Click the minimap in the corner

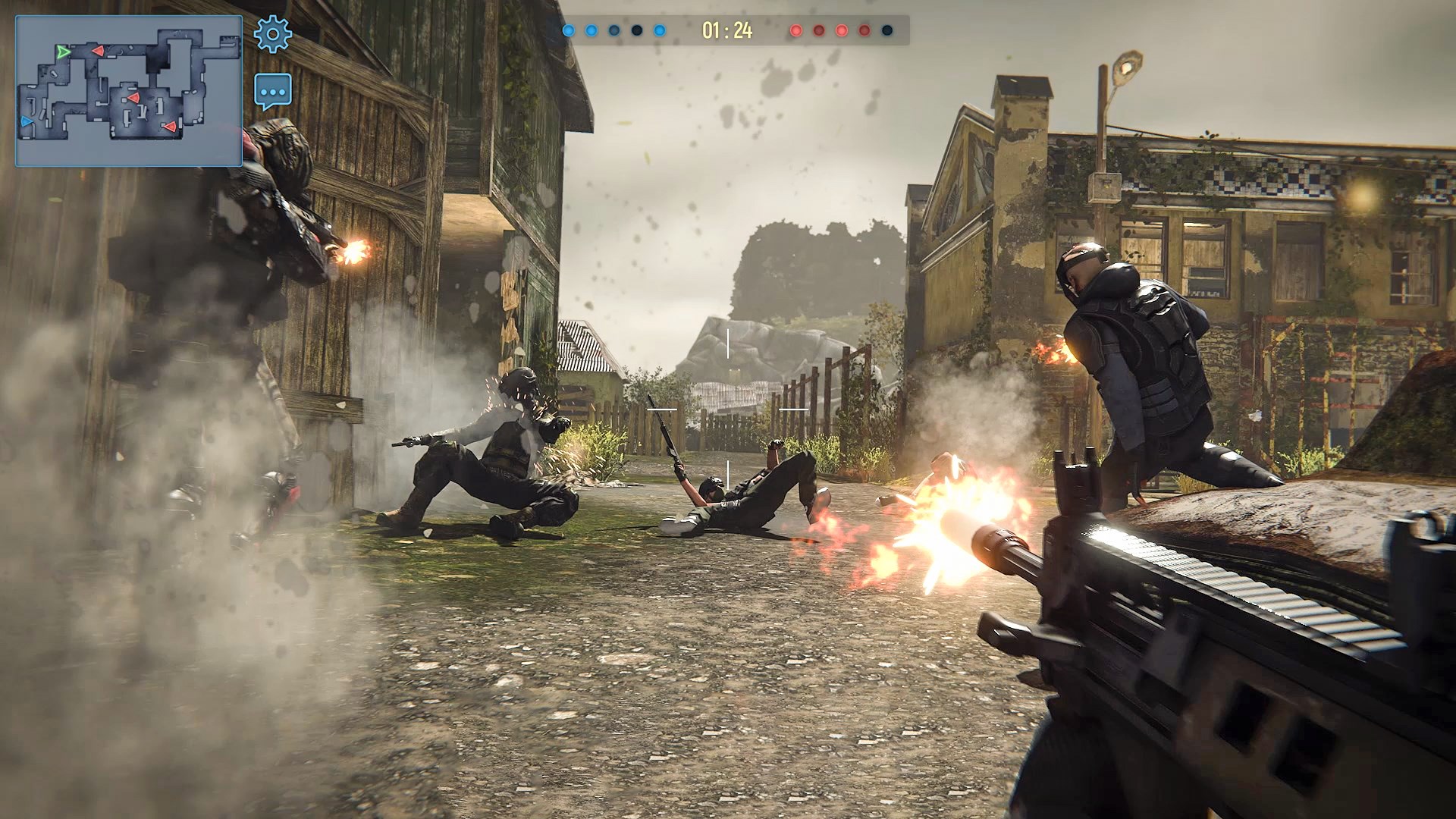point(129,91)
